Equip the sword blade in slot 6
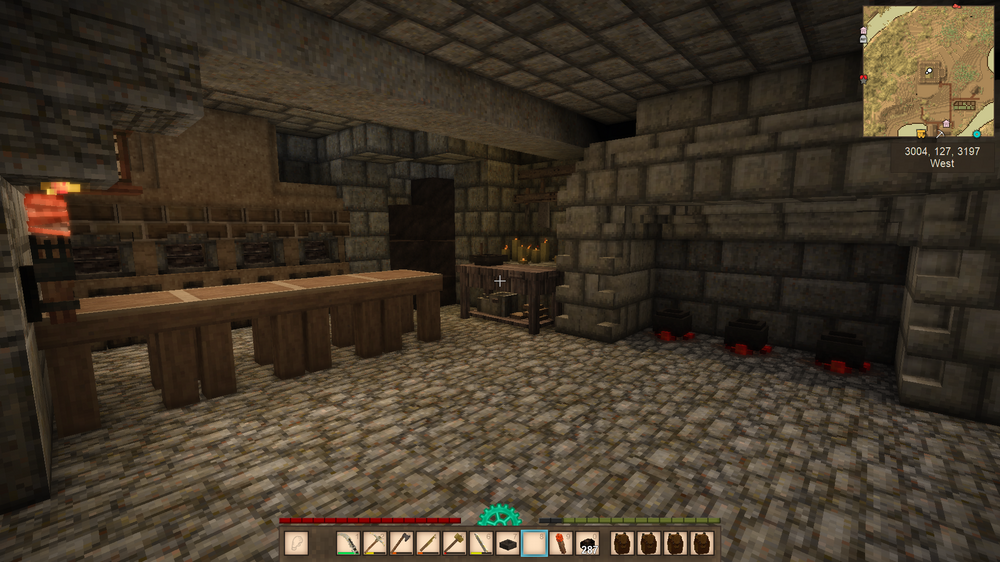 (481, 543)
